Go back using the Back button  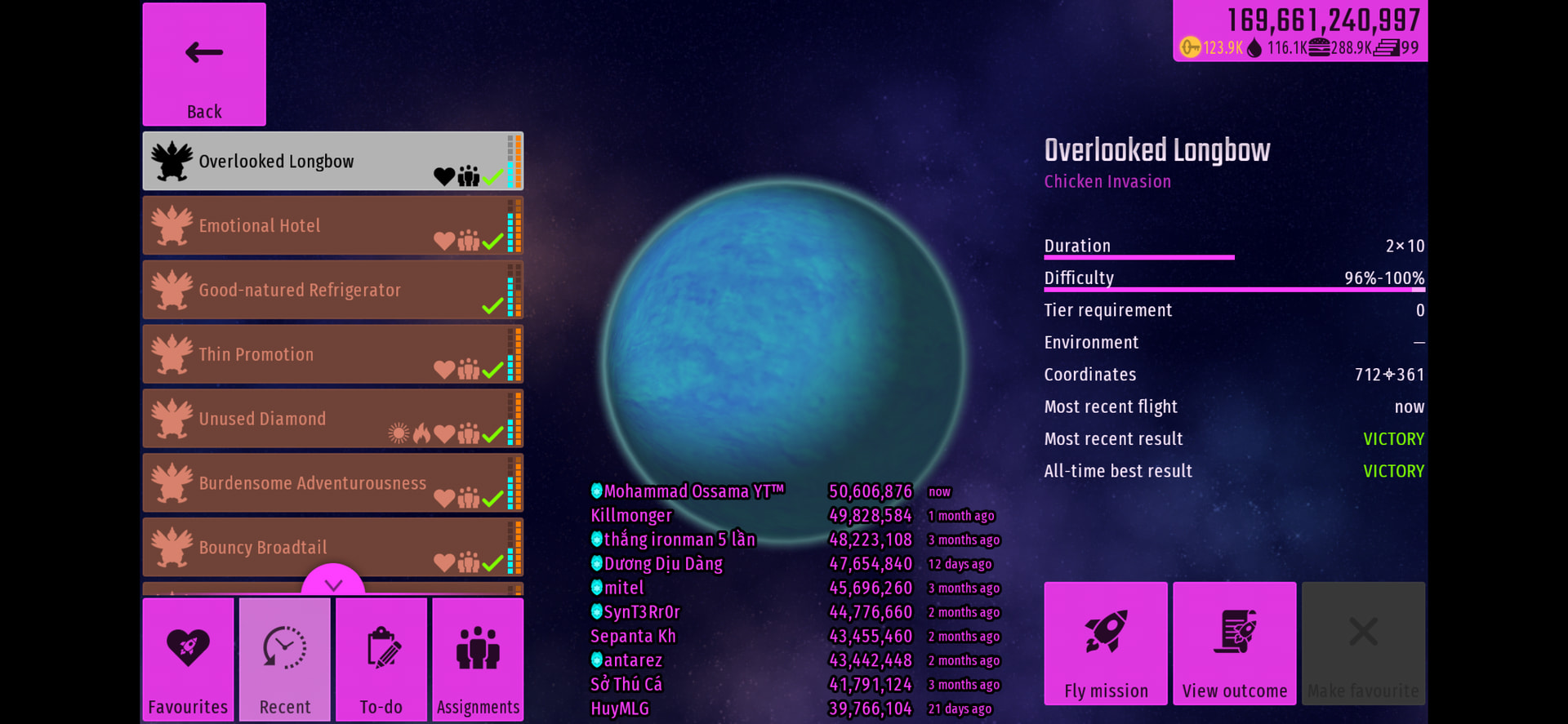(x=204, y=64)
